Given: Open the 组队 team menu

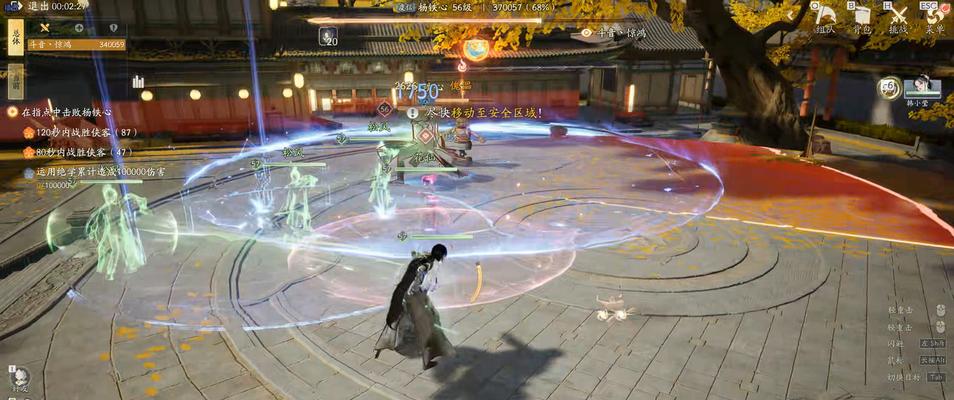Looking at the screenshot, I should coord(827,18).
